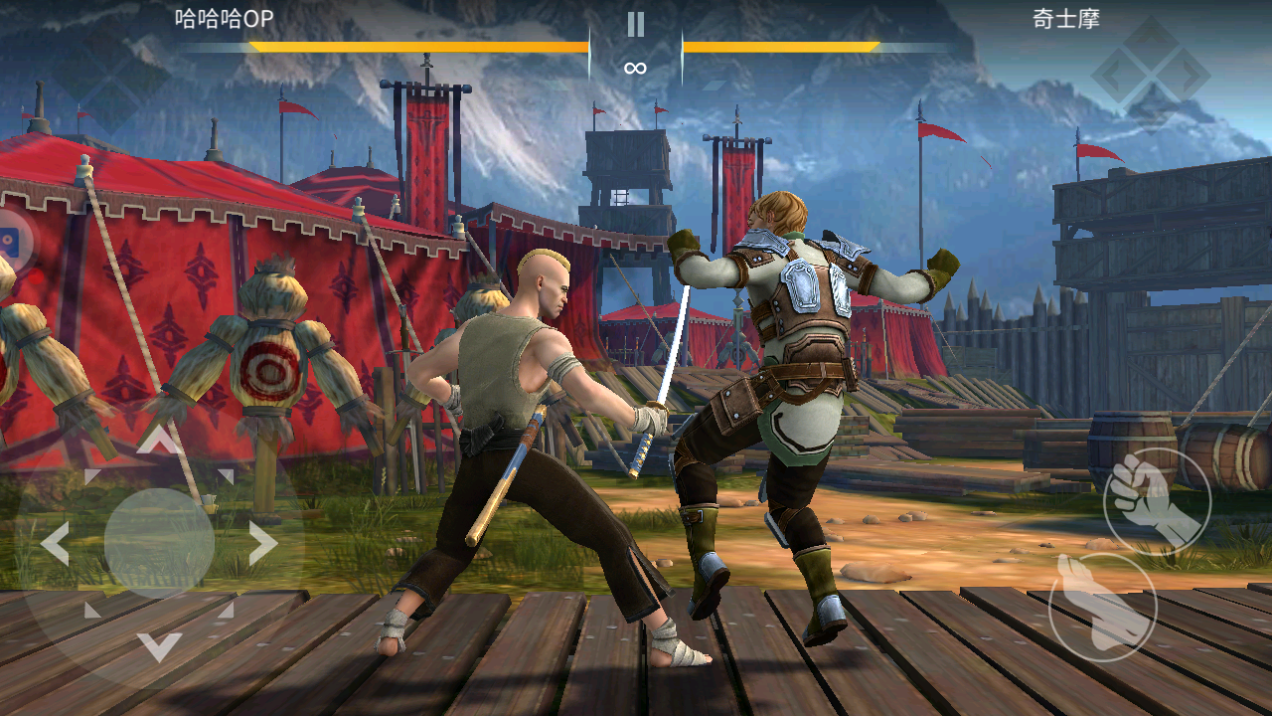
Task: Tap the joystick's left arrow
Action: [55, 544]
